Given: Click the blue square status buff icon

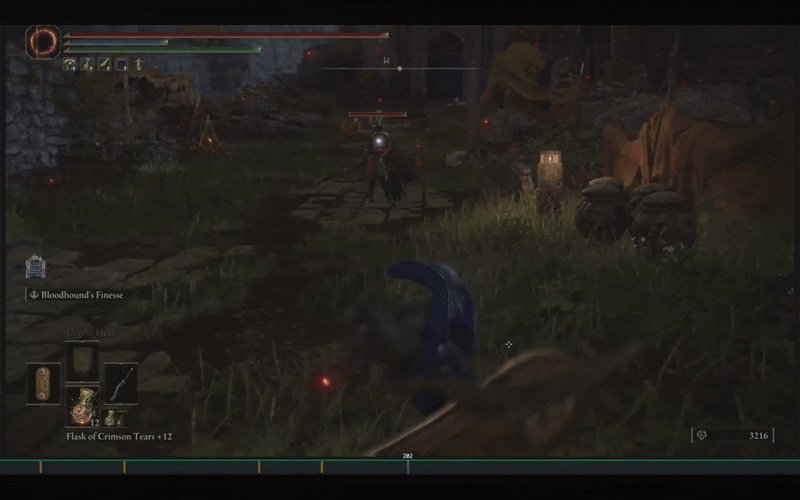Looking at the screenshot, I should (x=121, y=65).
